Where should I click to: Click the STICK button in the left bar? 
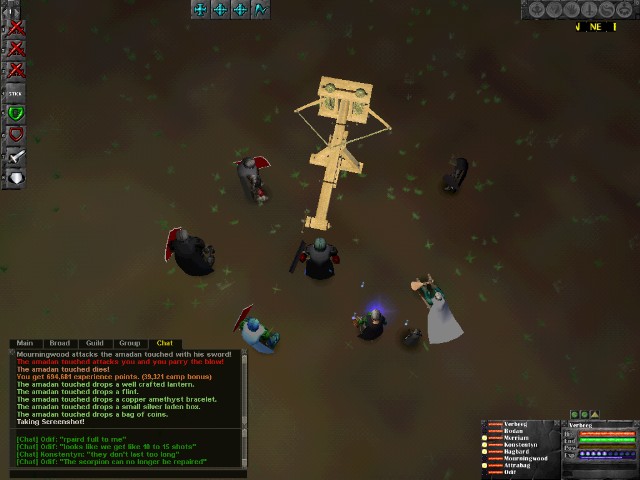pos(15,92)
